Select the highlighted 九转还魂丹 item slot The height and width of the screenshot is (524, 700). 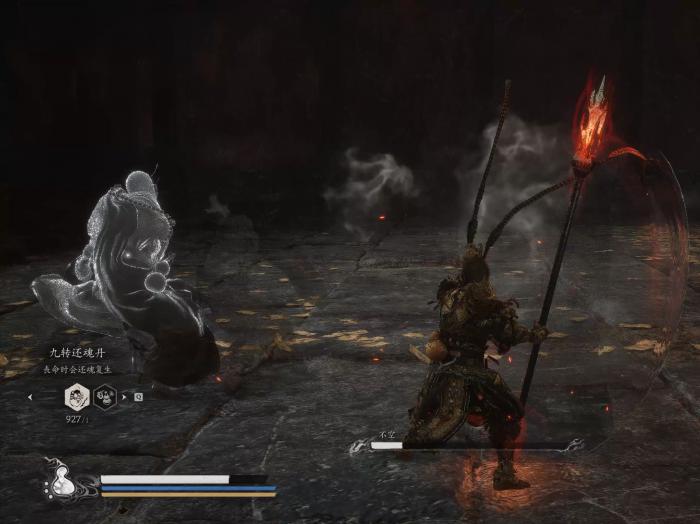click(77, 396)
